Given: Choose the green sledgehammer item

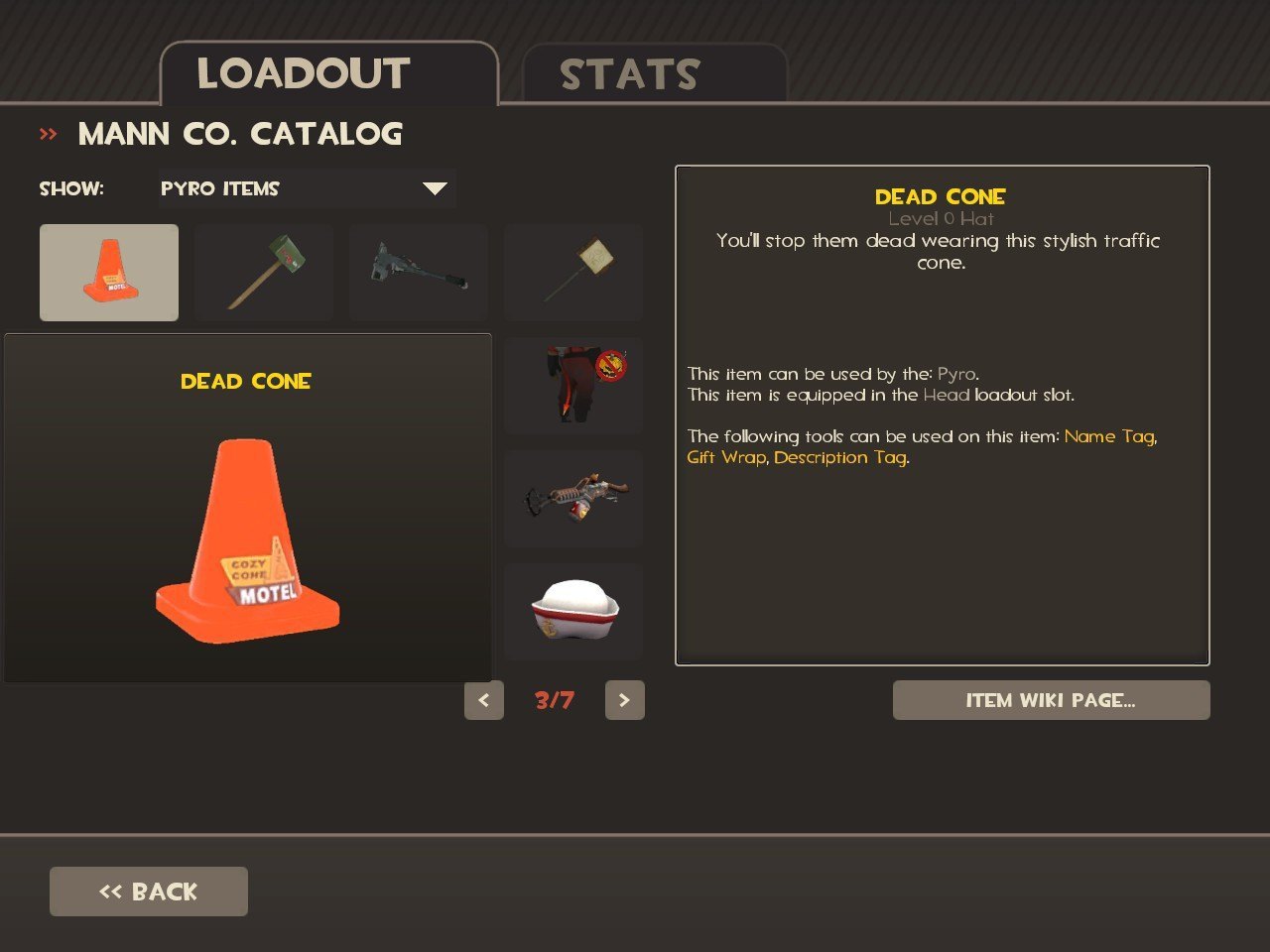Looking at the screenshot, I should pyautogui.click(x=264, y=273).
